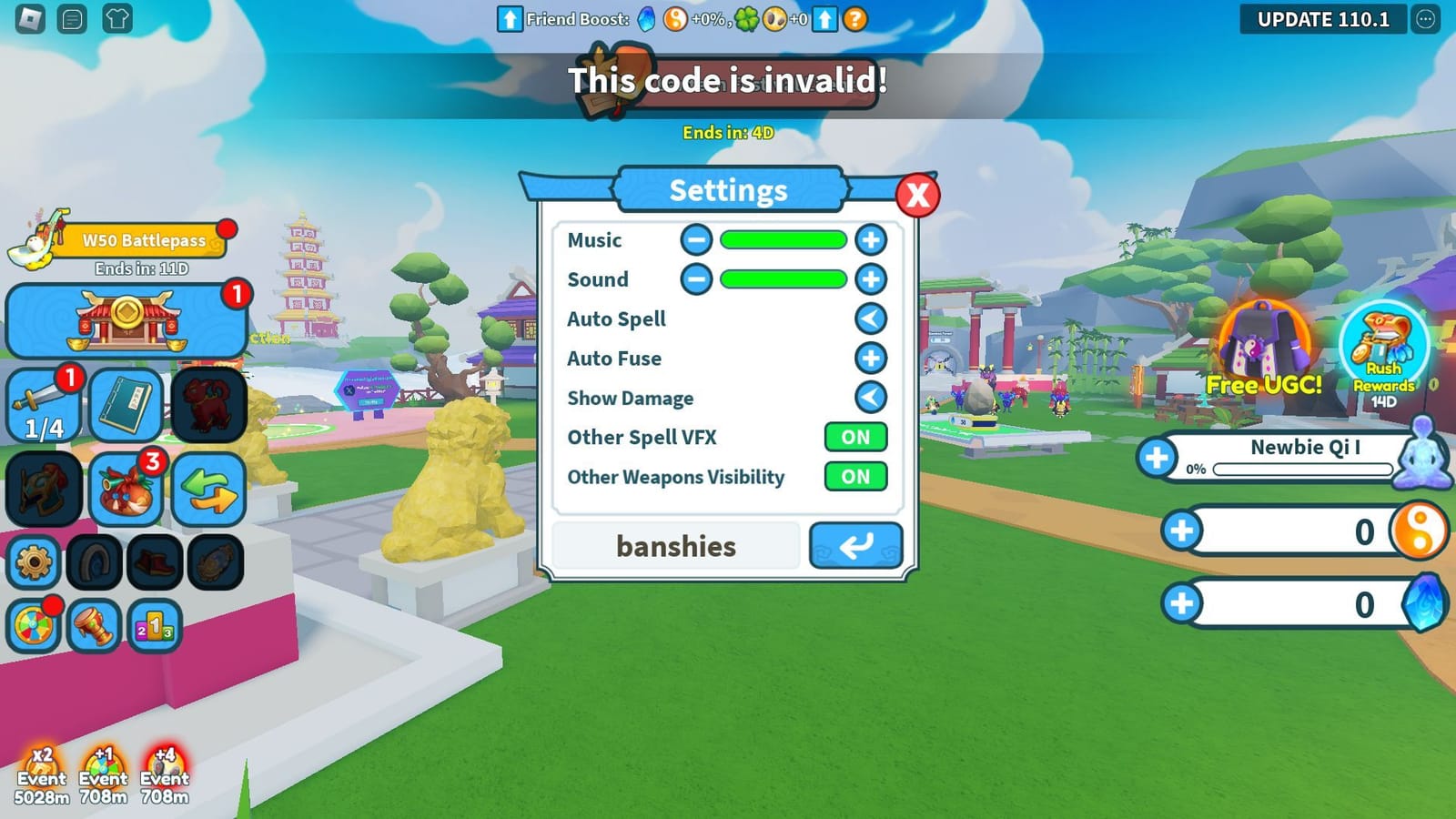Toggle the Auto Spell arrow control
This screenshot has width=1456, height=819.
coord(870,318)
